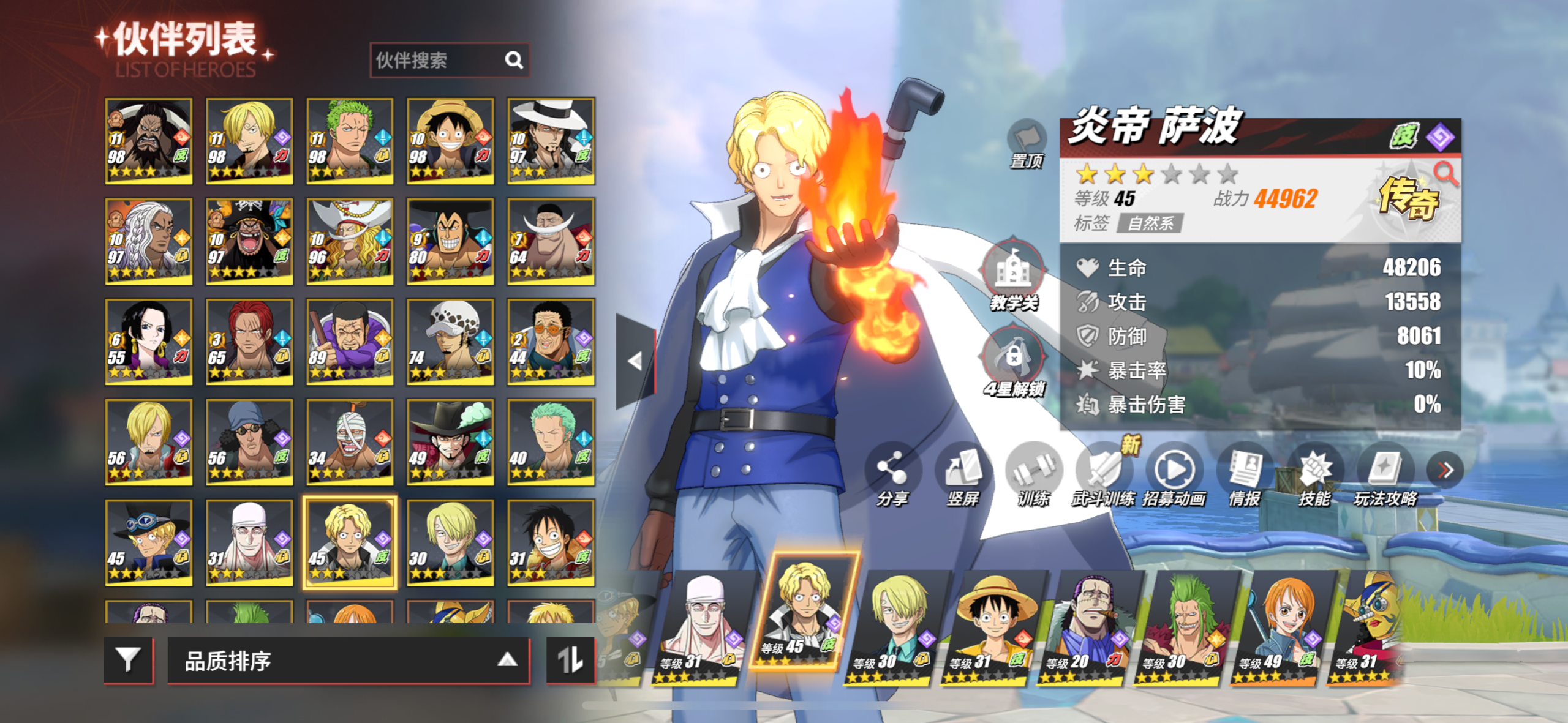Play the 招募动画 recruitment animation
The width and height of the screenshot is (1568, 723).
pyautogui.click(x=1174, y=475)
